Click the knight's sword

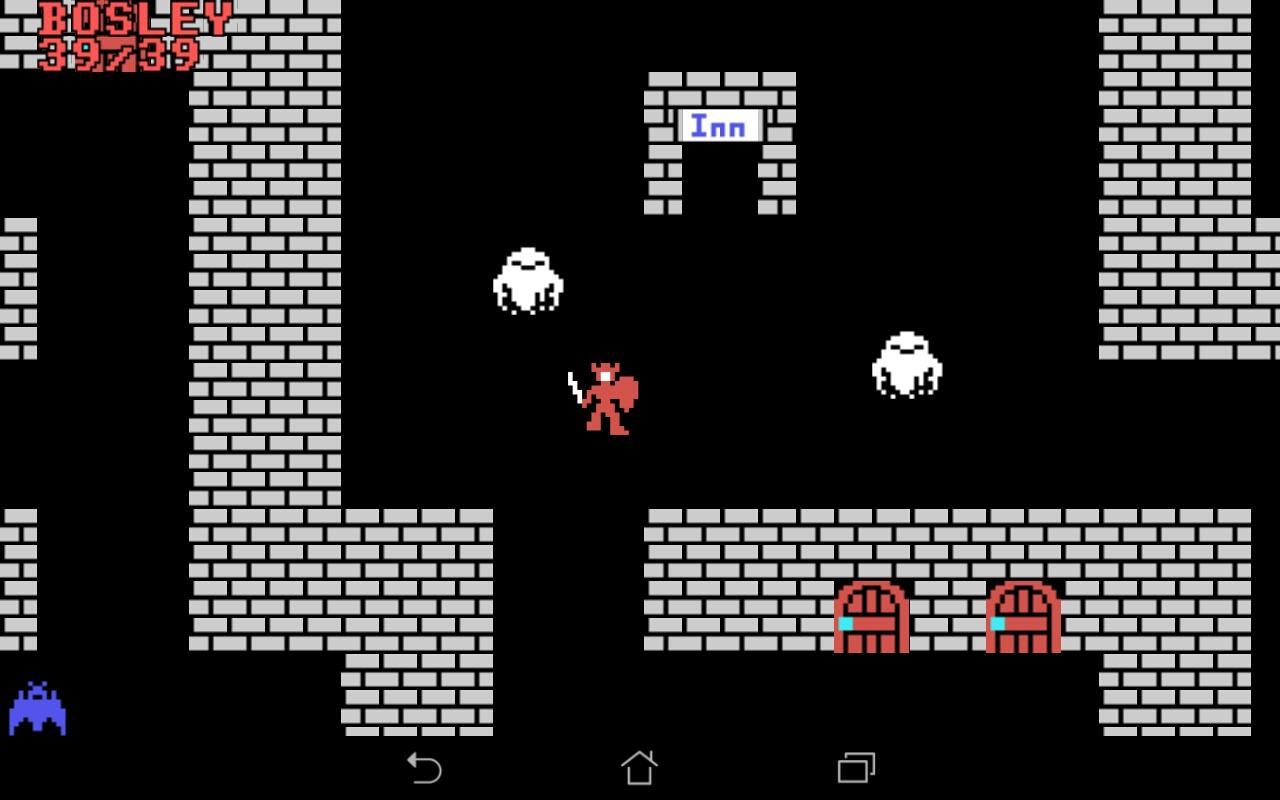[573, 385]
